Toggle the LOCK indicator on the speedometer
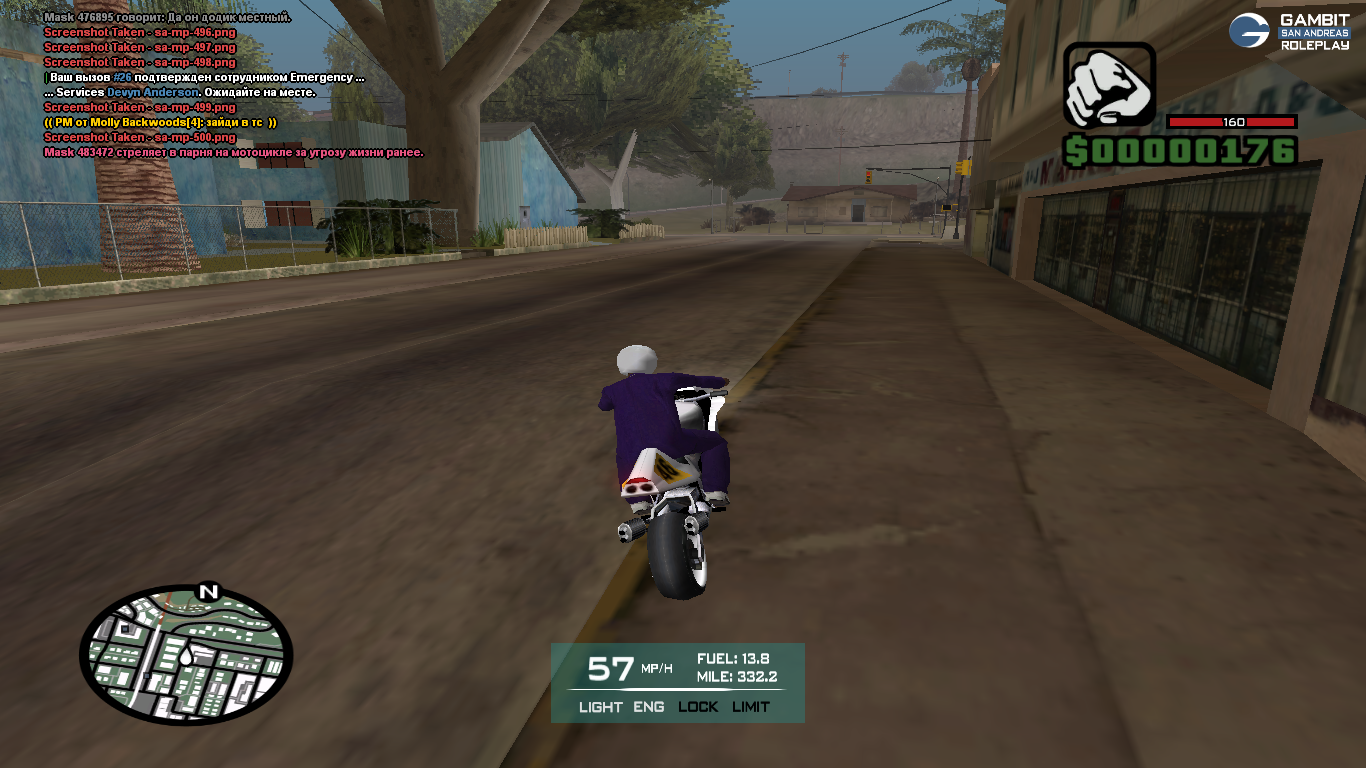 tap(698, 707)
